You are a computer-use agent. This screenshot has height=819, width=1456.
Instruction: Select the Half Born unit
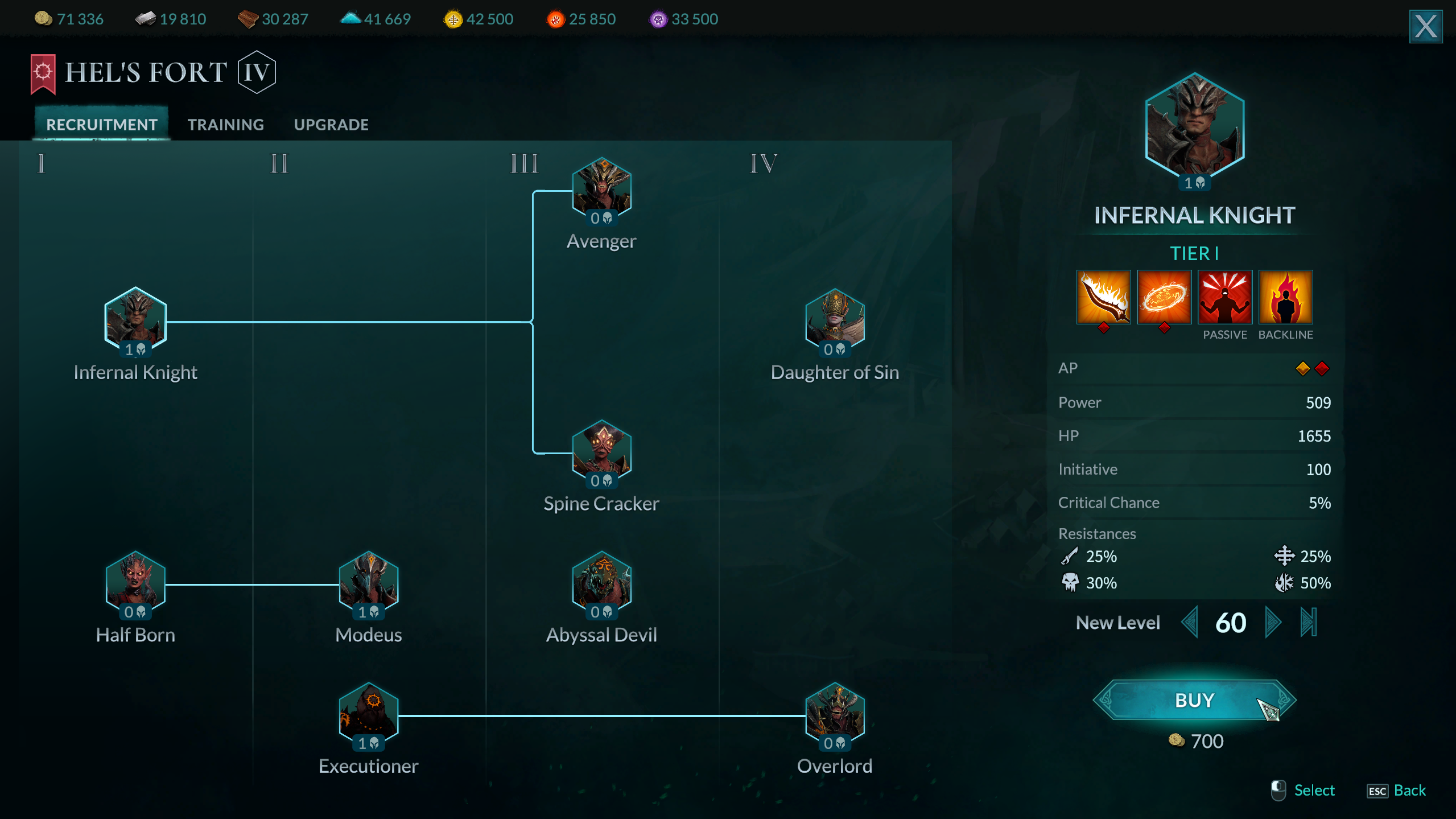(x=135, y=582)
